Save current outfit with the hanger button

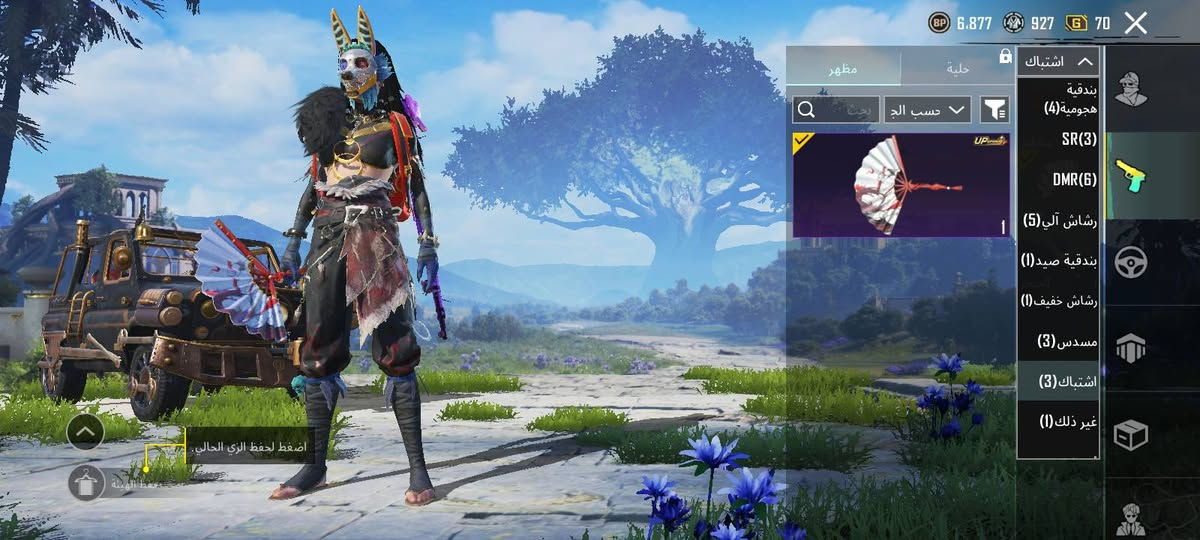coord(86,483)
